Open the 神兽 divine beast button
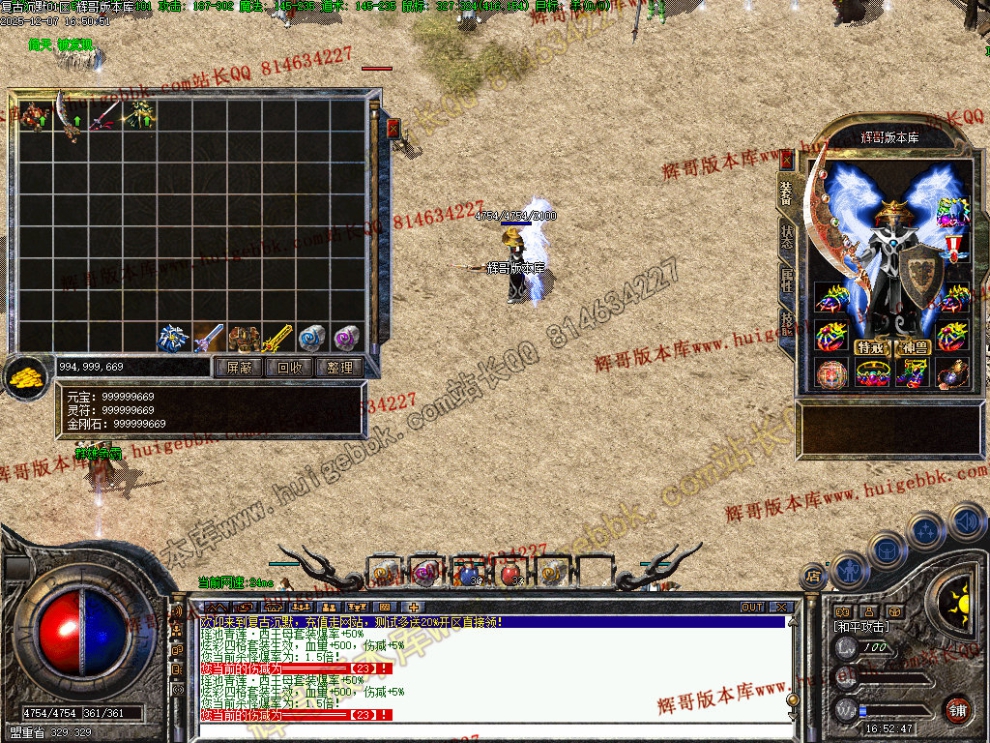 click(913, 347)
